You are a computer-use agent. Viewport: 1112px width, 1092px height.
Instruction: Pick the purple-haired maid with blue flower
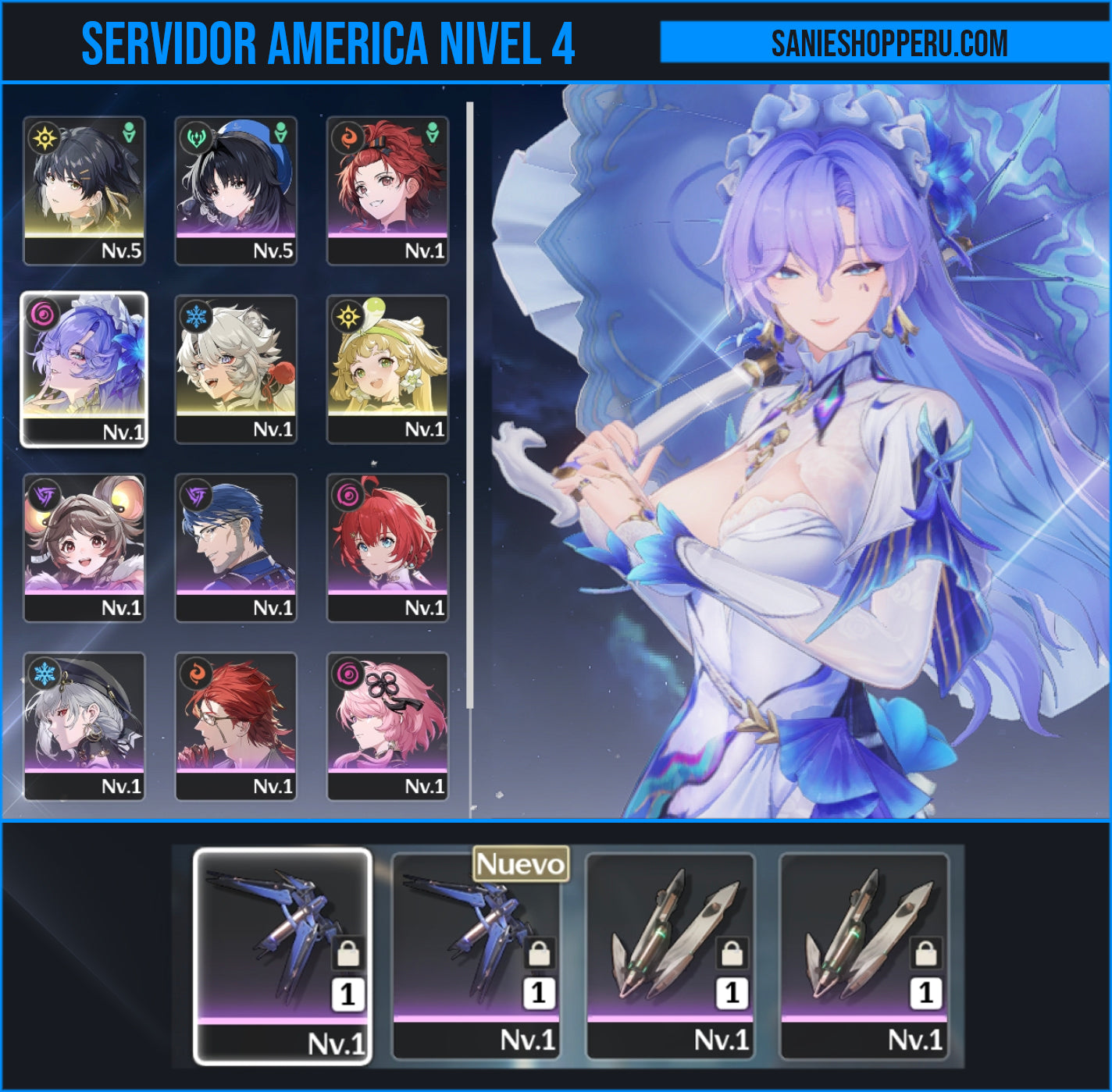tap(84, 369)
